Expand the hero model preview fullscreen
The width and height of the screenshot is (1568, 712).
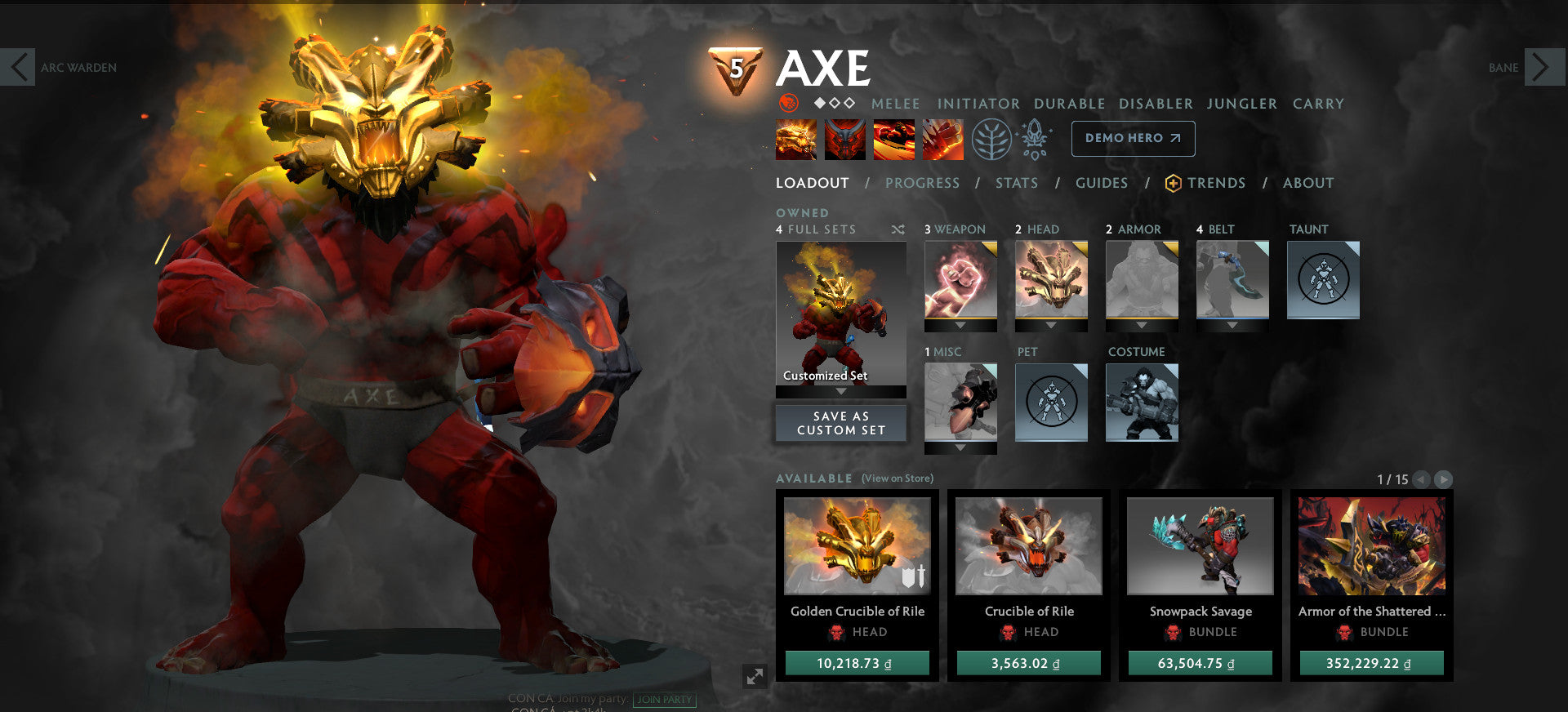coord(755,674)
